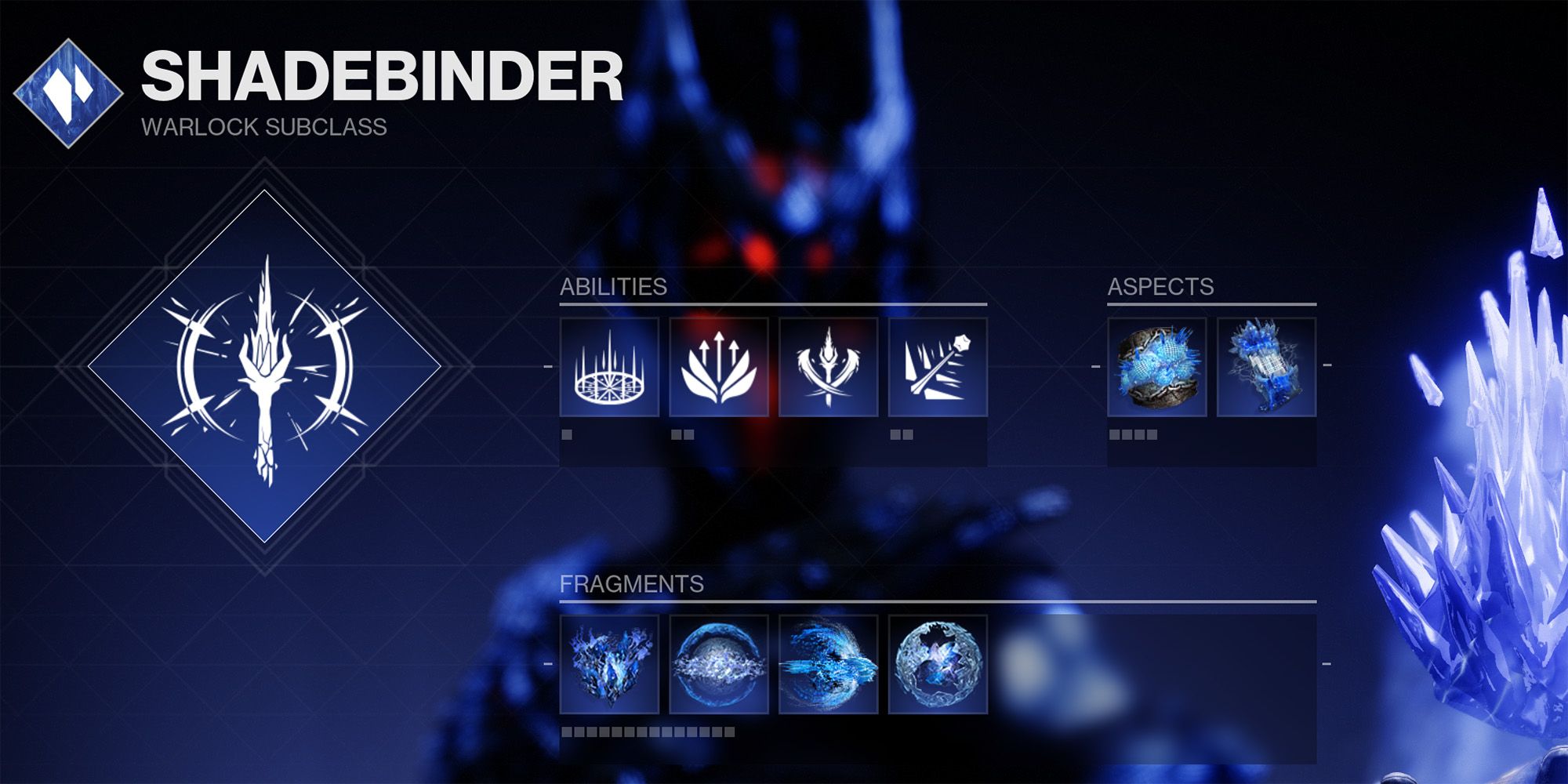Select the three-arrow glide jump ability
The image size is (1568, 784).
[x=718, y=367]
